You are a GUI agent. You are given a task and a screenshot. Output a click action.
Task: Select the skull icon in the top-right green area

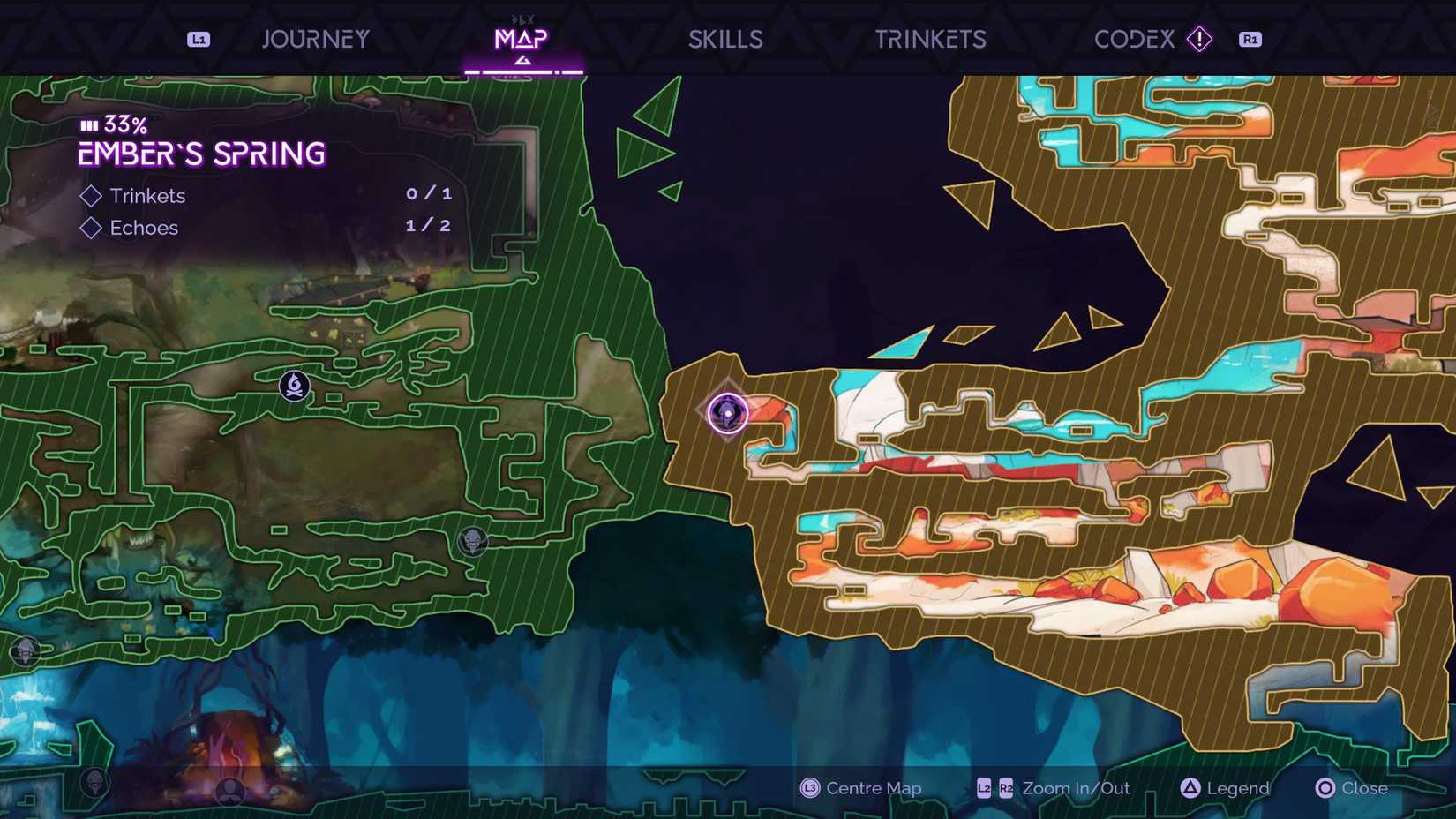coord(474,543)
